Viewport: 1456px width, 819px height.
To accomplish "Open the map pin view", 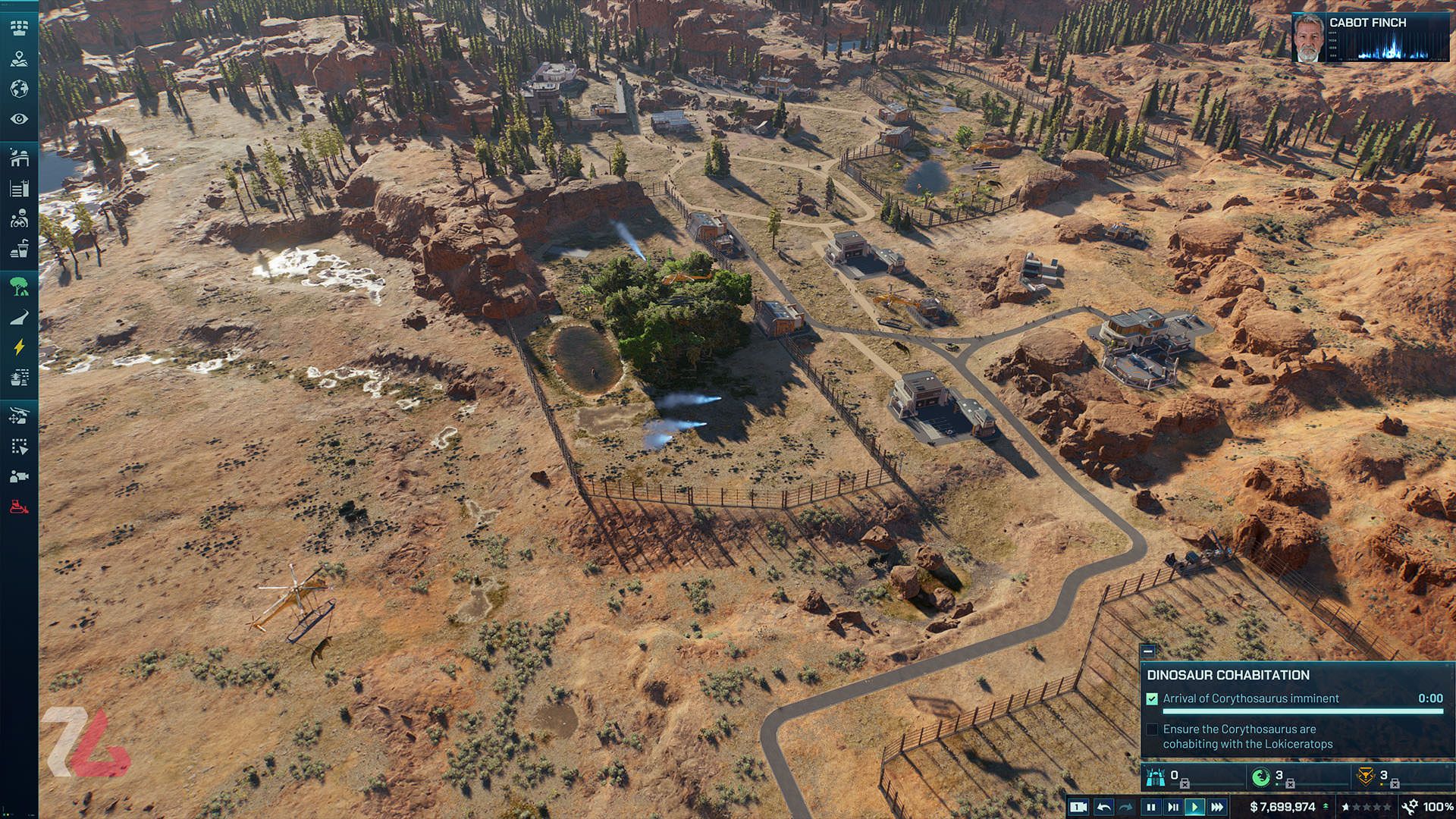I will pyautogui.click(x=19, y=59).
